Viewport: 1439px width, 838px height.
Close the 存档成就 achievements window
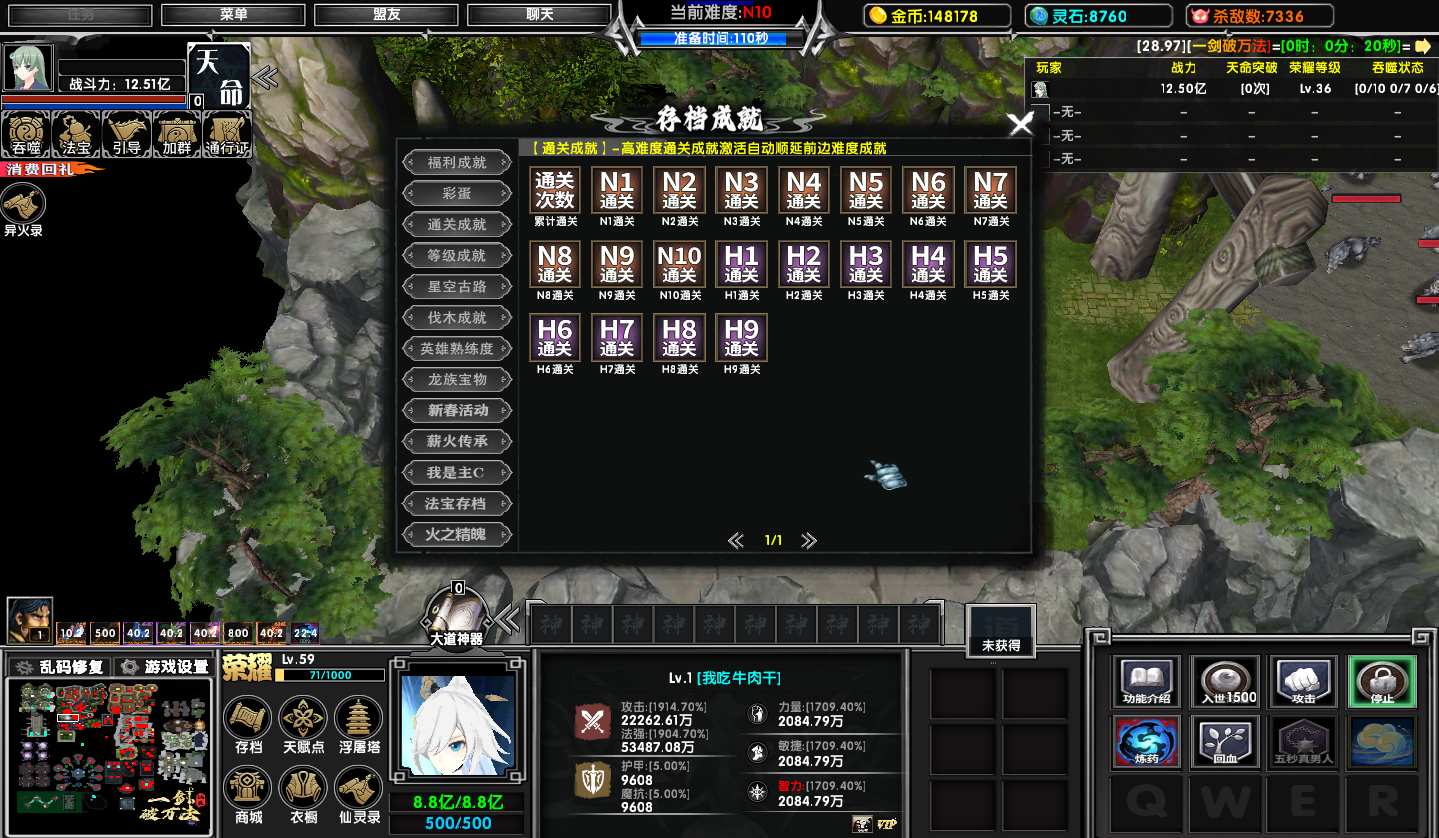coord(1020,124)
